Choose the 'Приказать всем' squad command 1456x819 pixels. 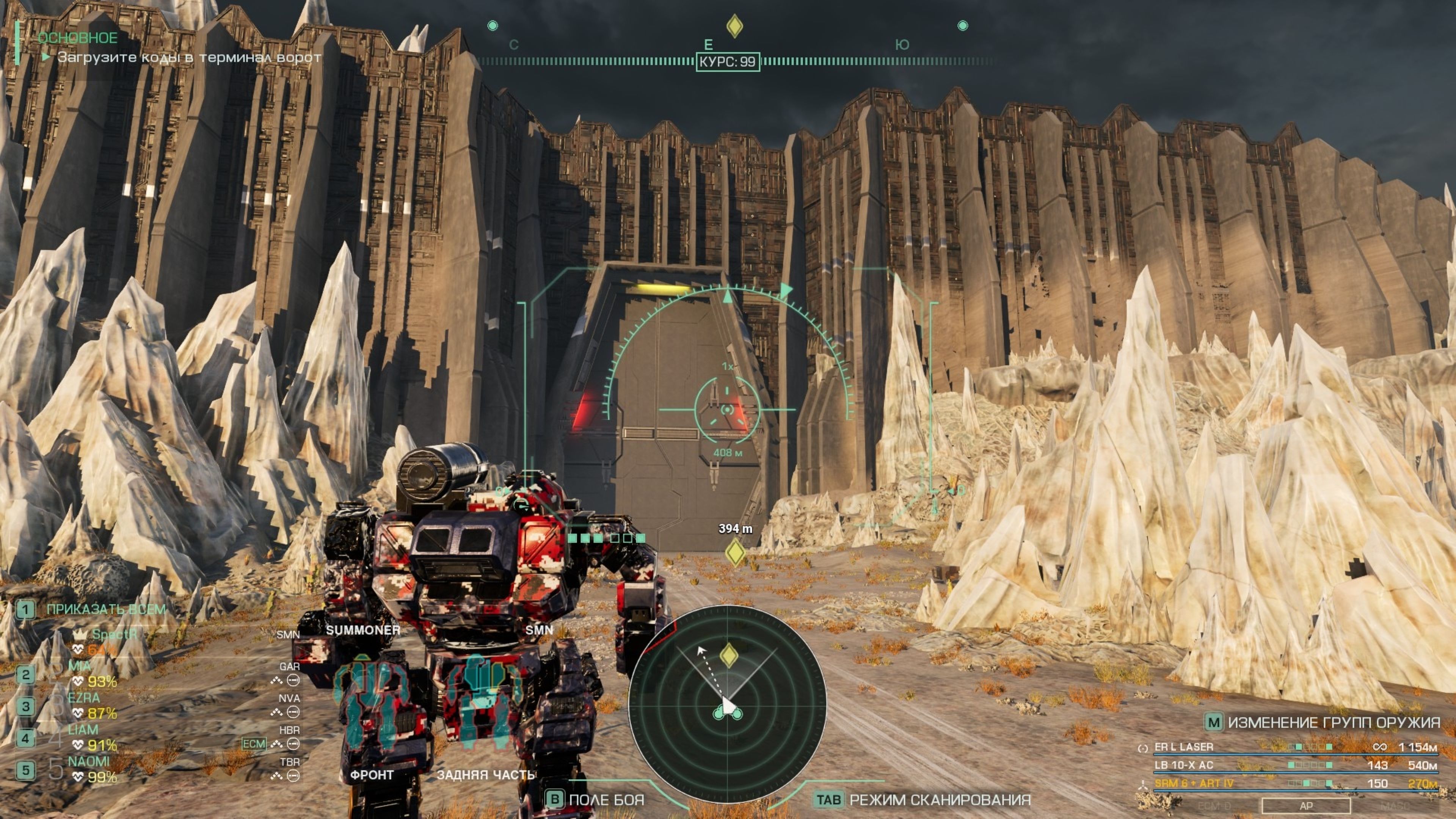106,609
